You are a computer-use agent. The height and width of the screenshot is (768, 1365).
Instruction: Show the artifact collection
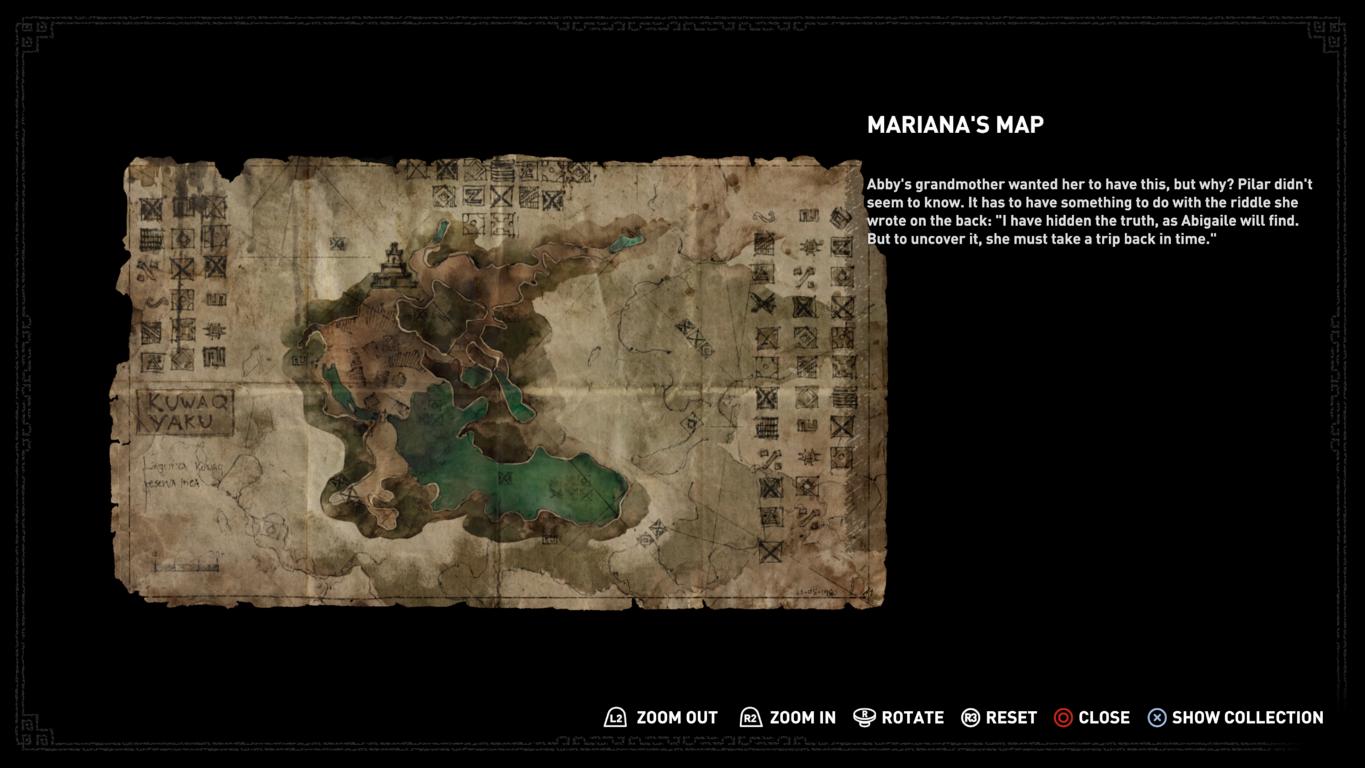coord(1246,718)
